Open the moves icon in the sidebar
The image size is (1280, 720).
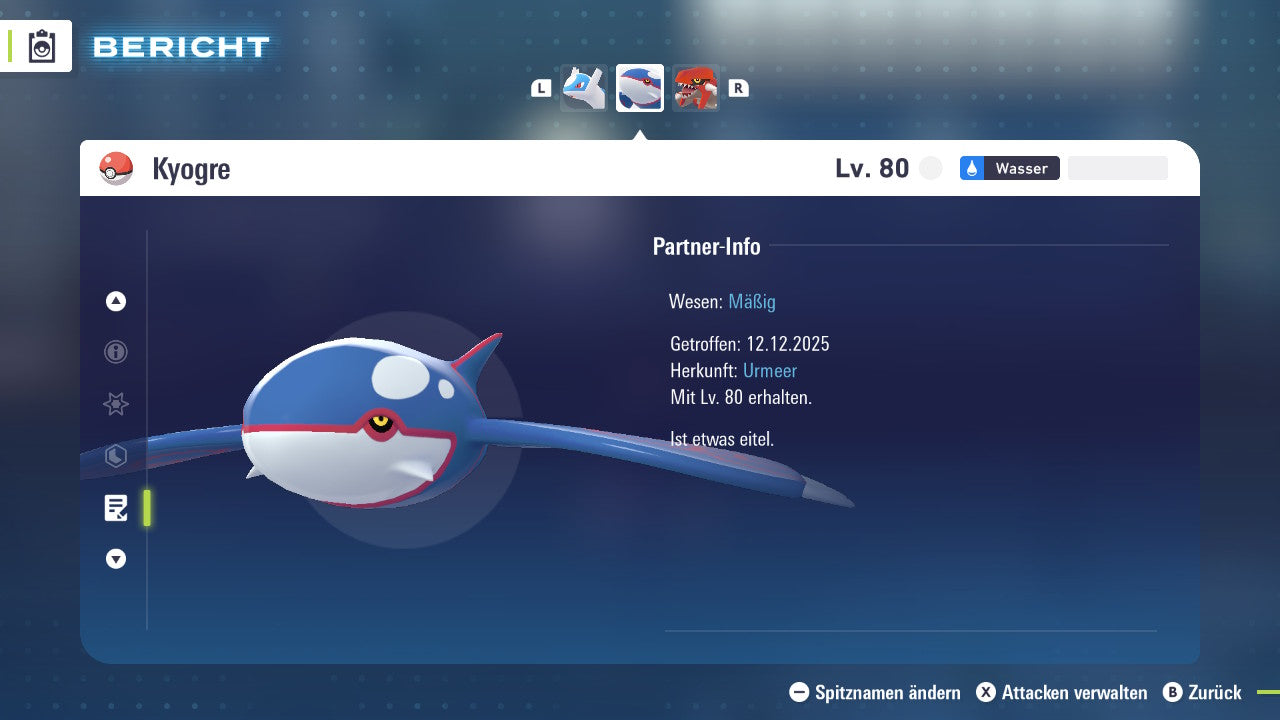(115, 456)
